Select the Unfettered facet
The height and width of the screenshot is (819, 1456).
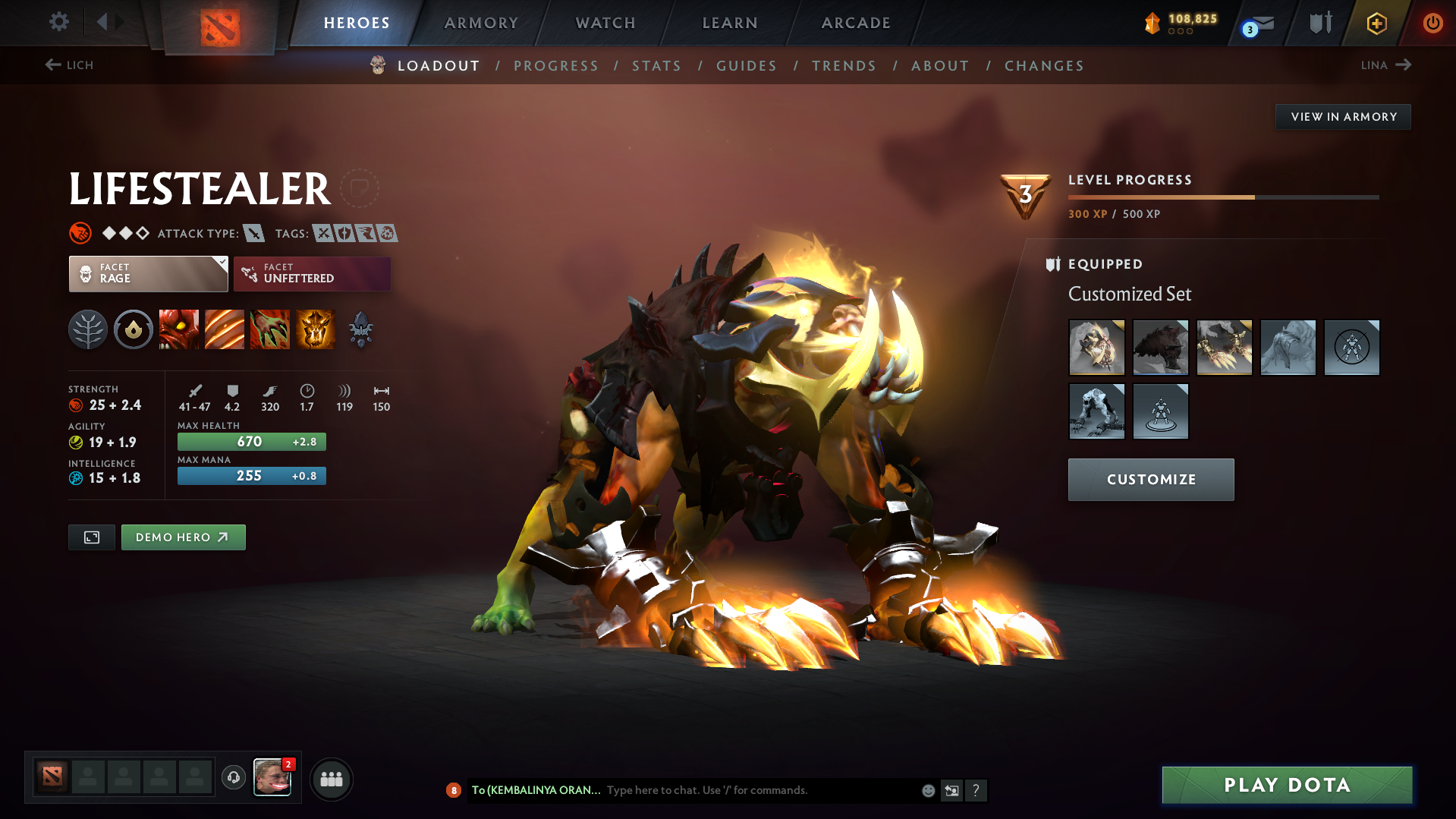pos(312,274)
